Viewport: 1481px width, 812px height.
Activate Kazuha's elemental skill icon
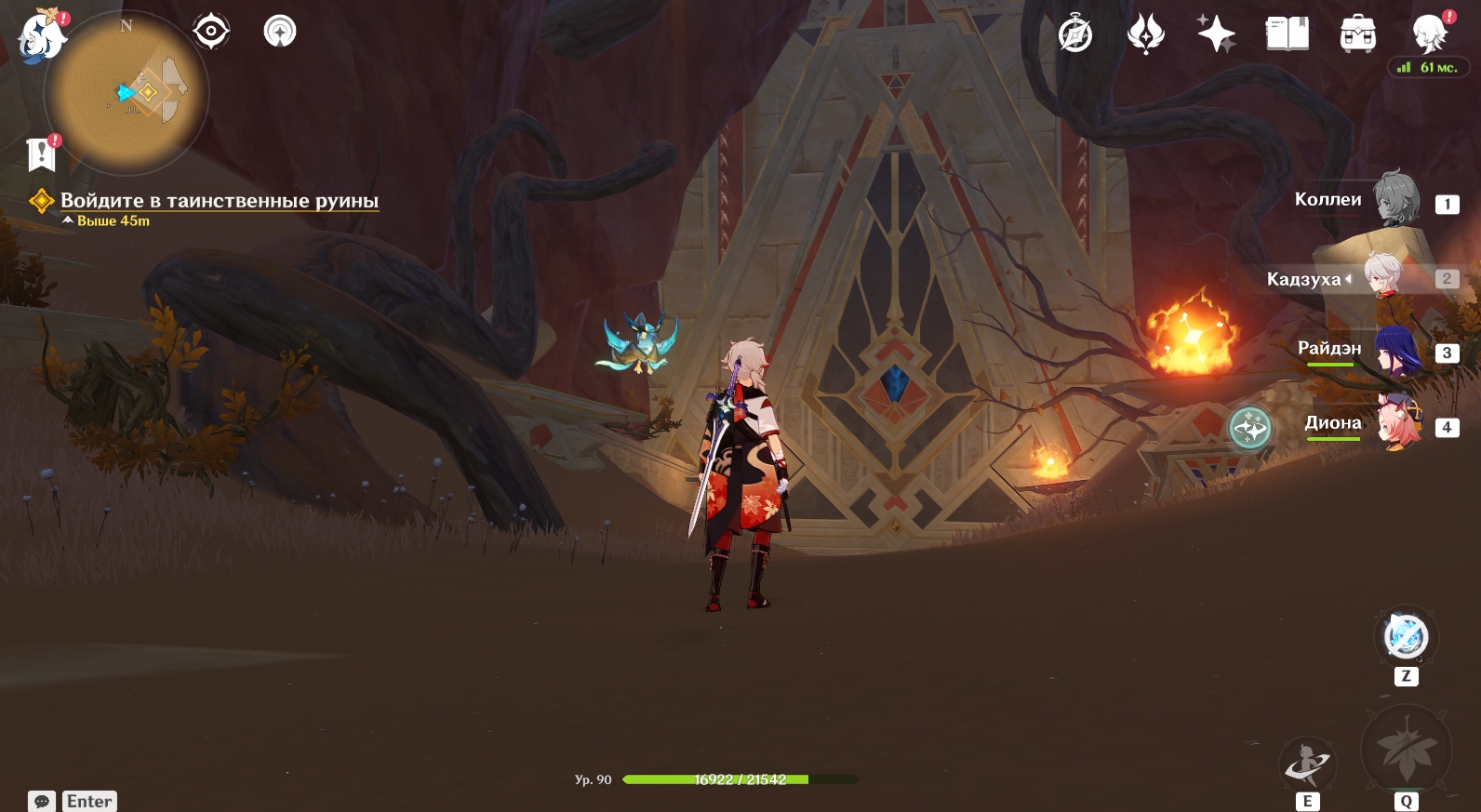[1307, 765]
